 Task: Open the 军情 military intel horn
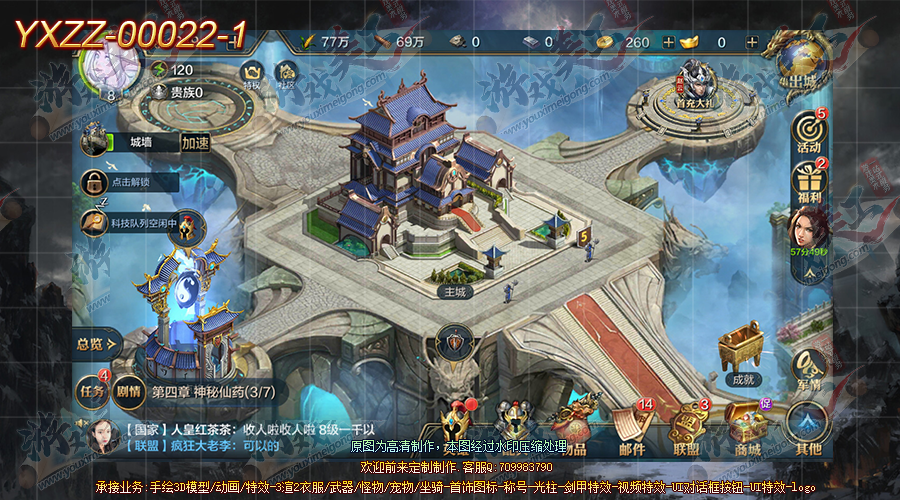pyautogui.click(x=808, y=369)
